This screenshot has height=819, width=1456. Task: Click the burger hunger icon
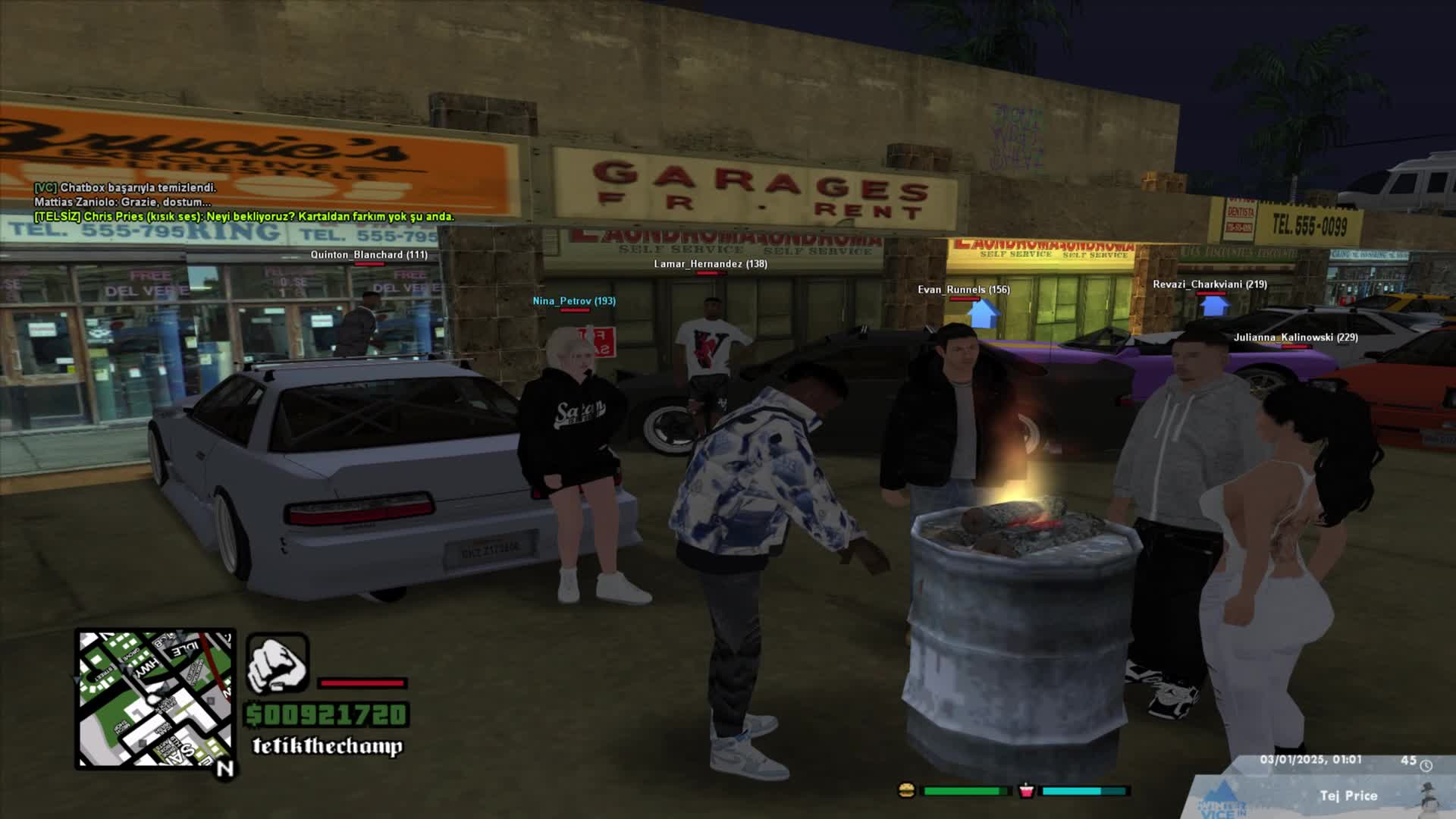[905, 790]
